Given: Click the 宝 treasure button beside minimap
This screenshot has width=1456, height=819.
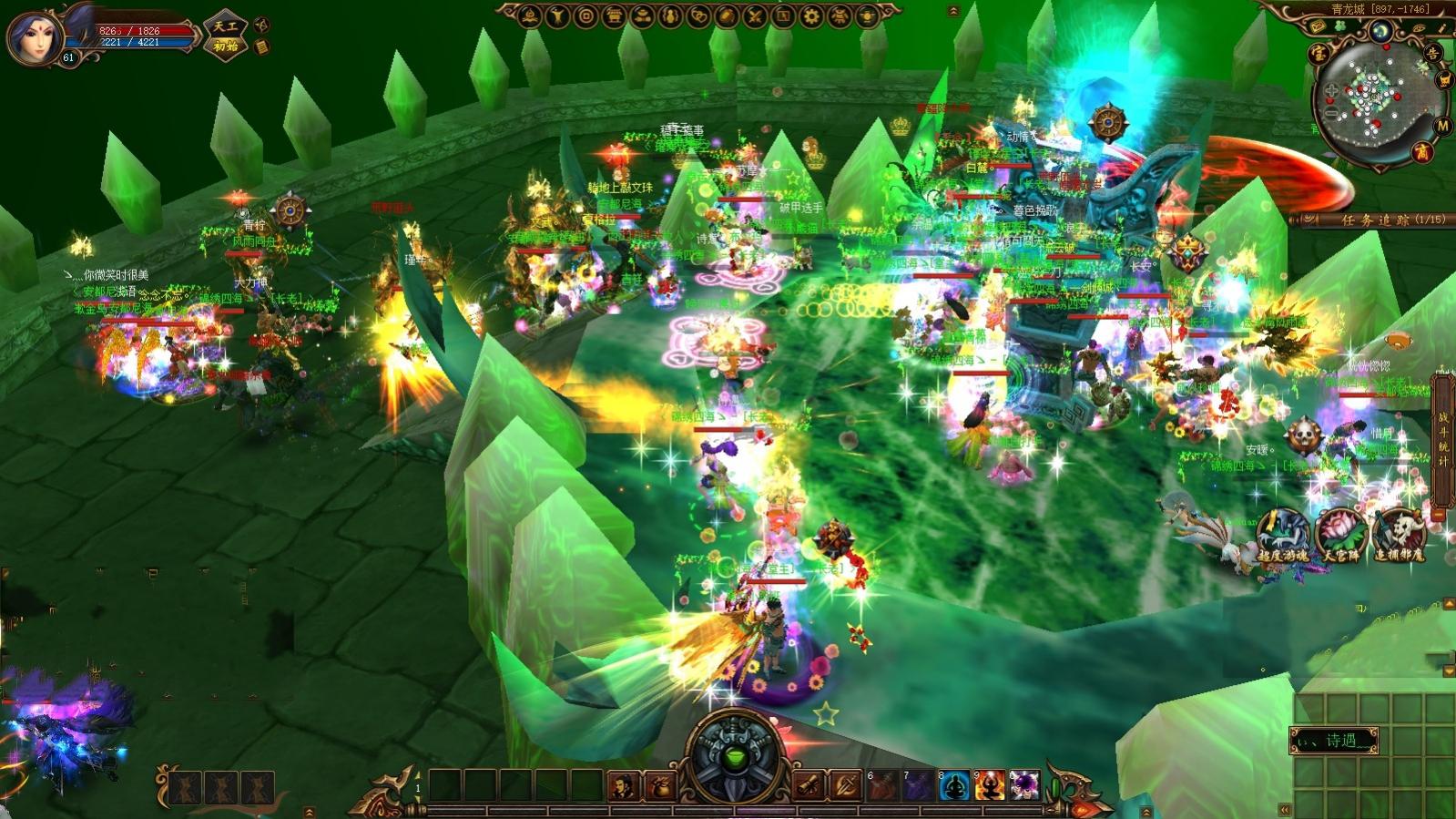Looking at the screenshot, I should click(1318, 54).
